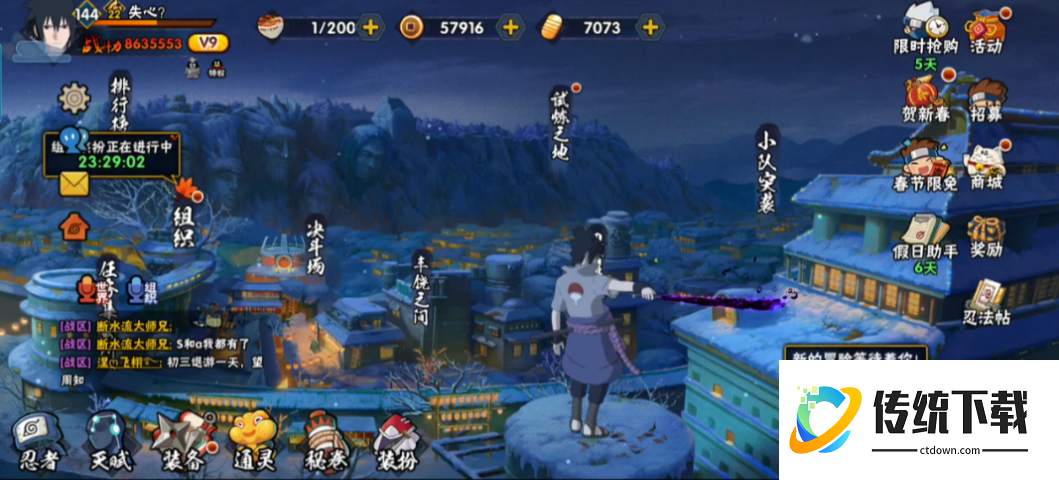
Task: Open the 通灵 summoning menu
Action: click(x=254, y=440)
